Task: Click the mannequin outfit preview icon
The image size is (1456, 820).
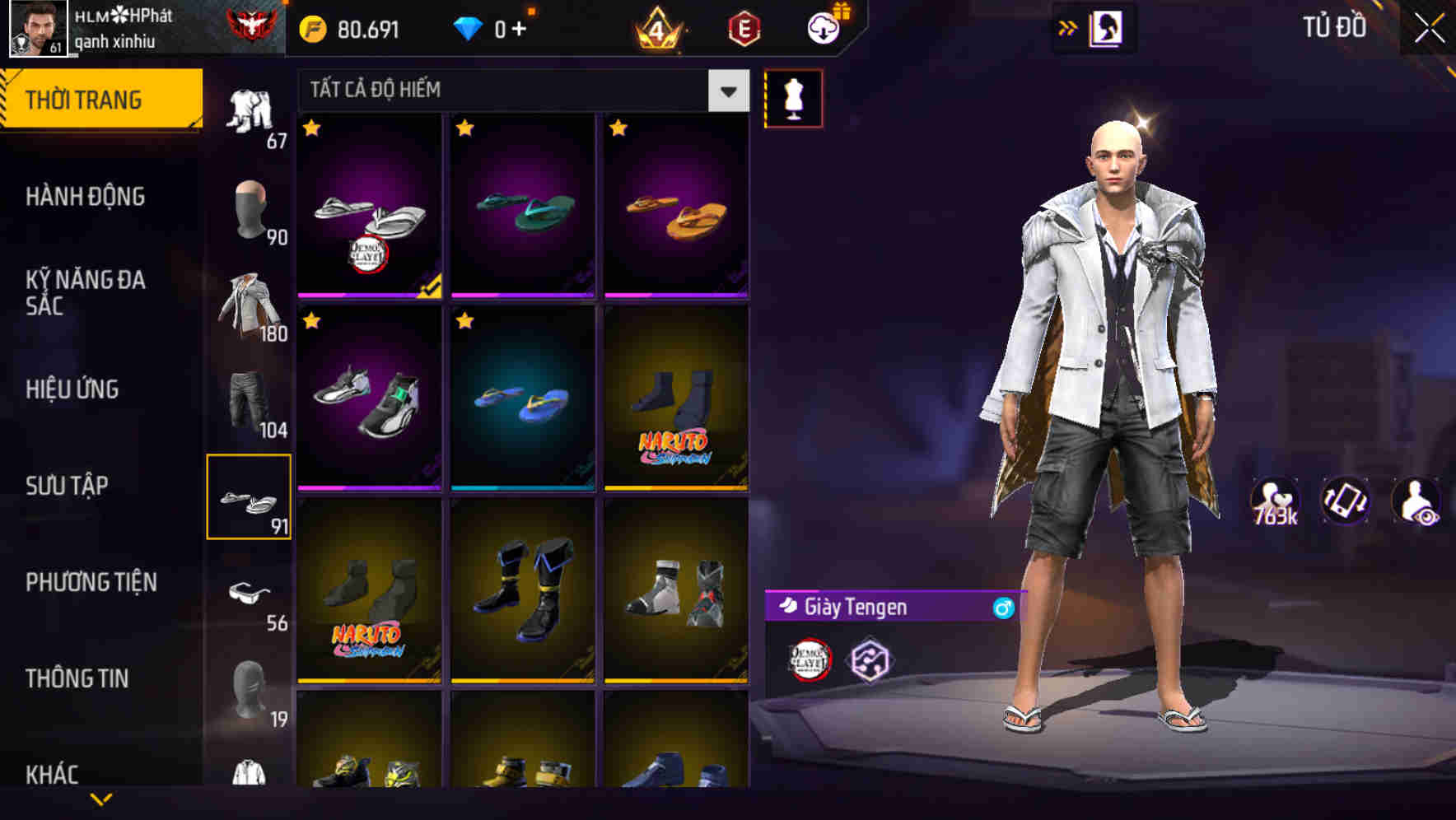Action: (793, 97)
